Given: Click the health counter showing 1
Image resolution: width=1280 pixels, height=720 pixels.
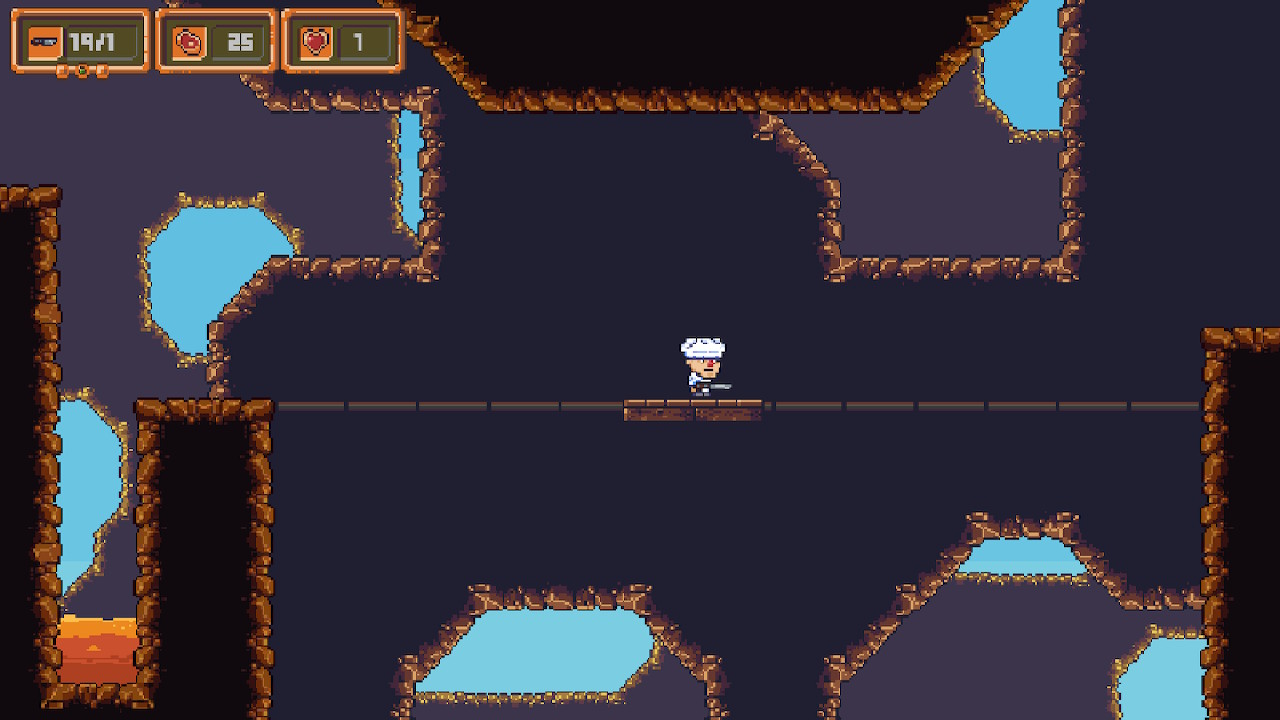Looking at the screenshot, I should [x=360, y=41].
